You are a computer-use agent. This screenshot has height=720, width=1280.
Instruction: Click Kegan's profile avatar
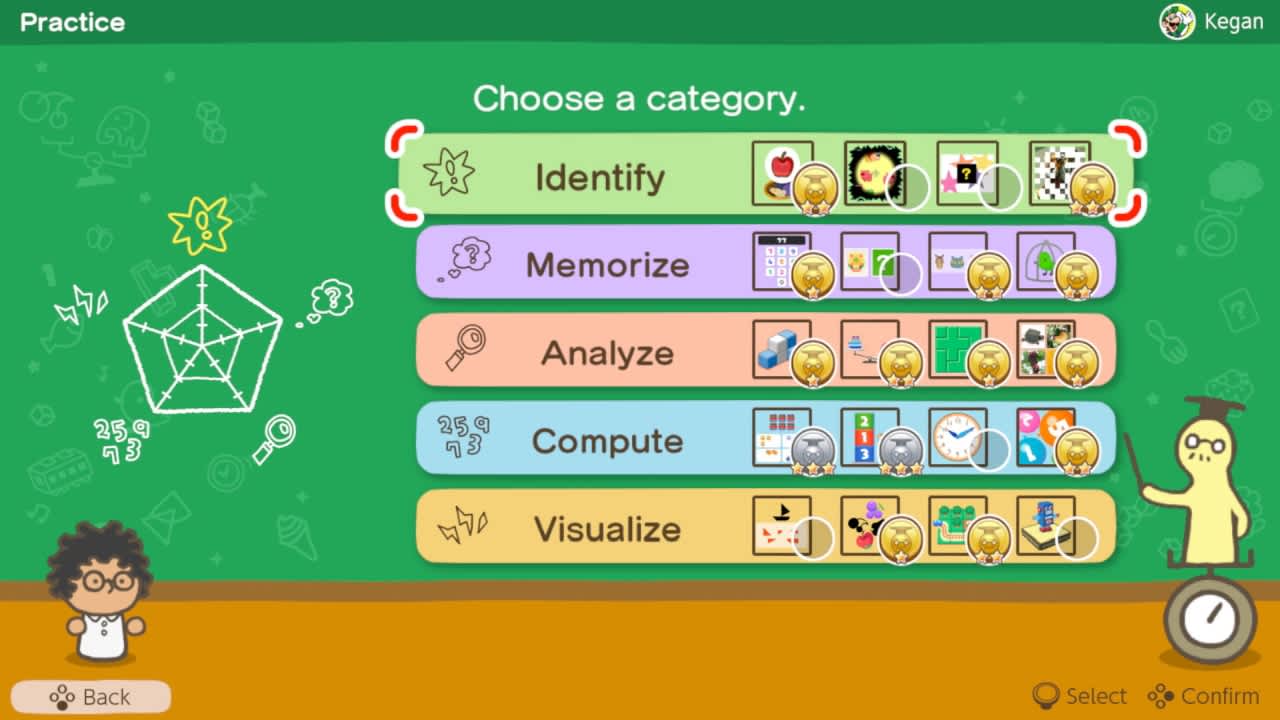pyautogui.click(x=1178, y=20)
